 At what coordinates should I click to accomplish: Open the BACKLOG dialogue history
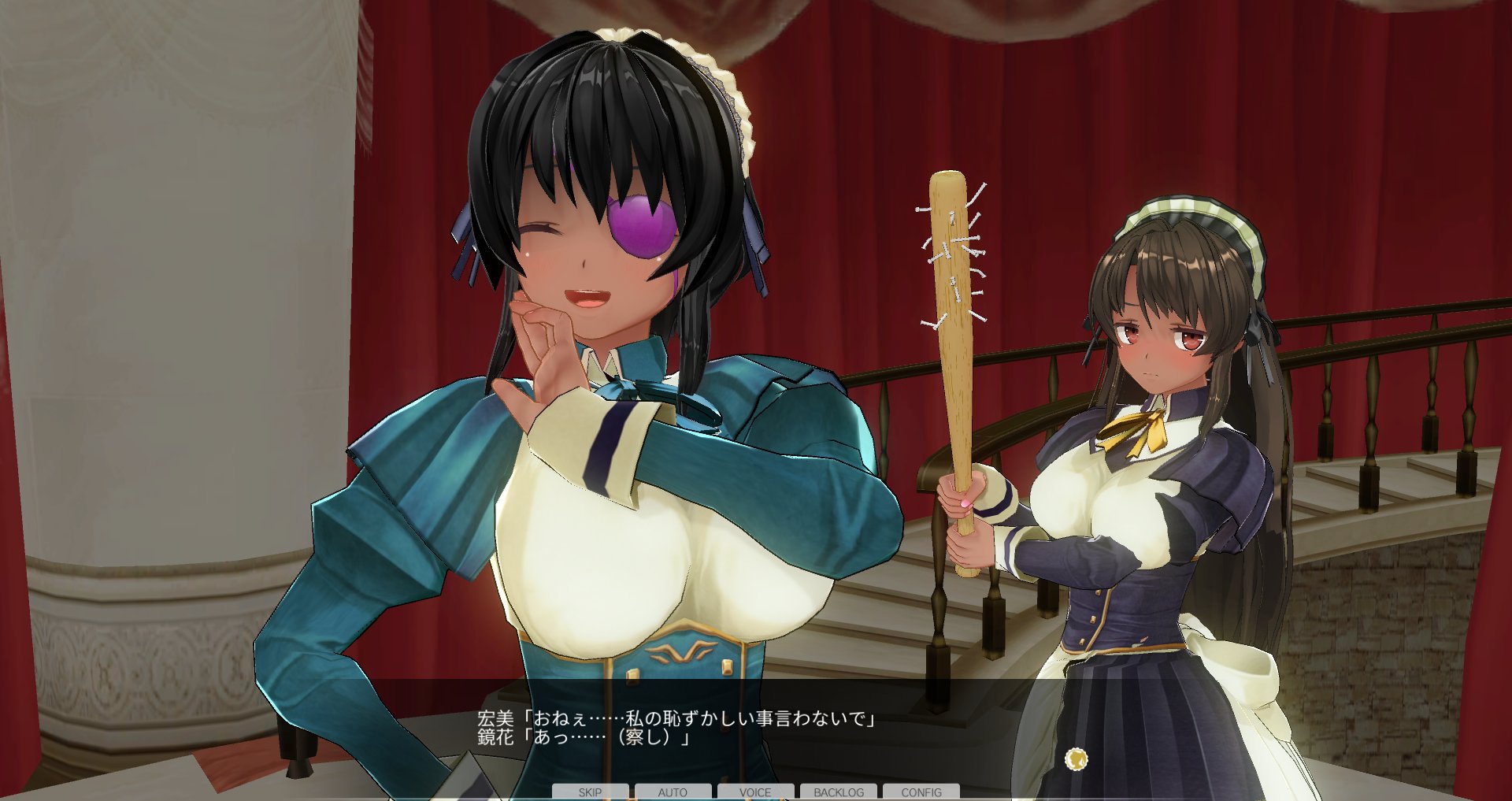(x=839, y=792)
